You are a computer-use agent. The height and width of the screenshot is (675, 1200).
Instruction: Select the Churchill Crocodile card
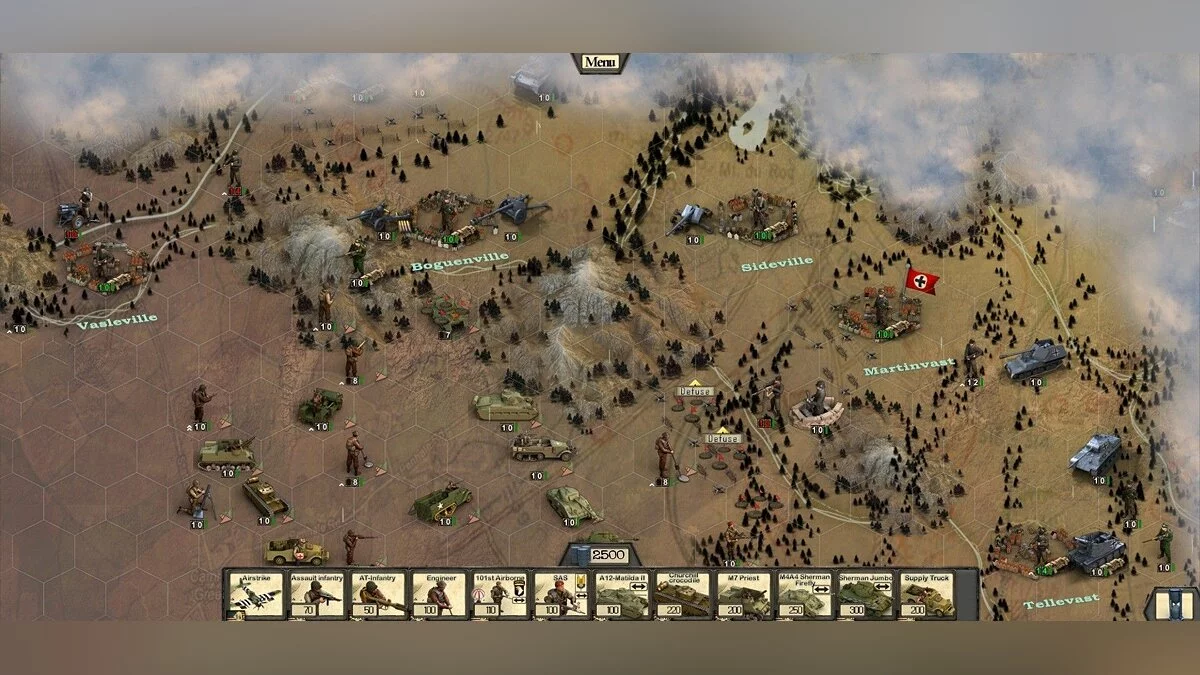pyautogui.click(x=682, y=594)
